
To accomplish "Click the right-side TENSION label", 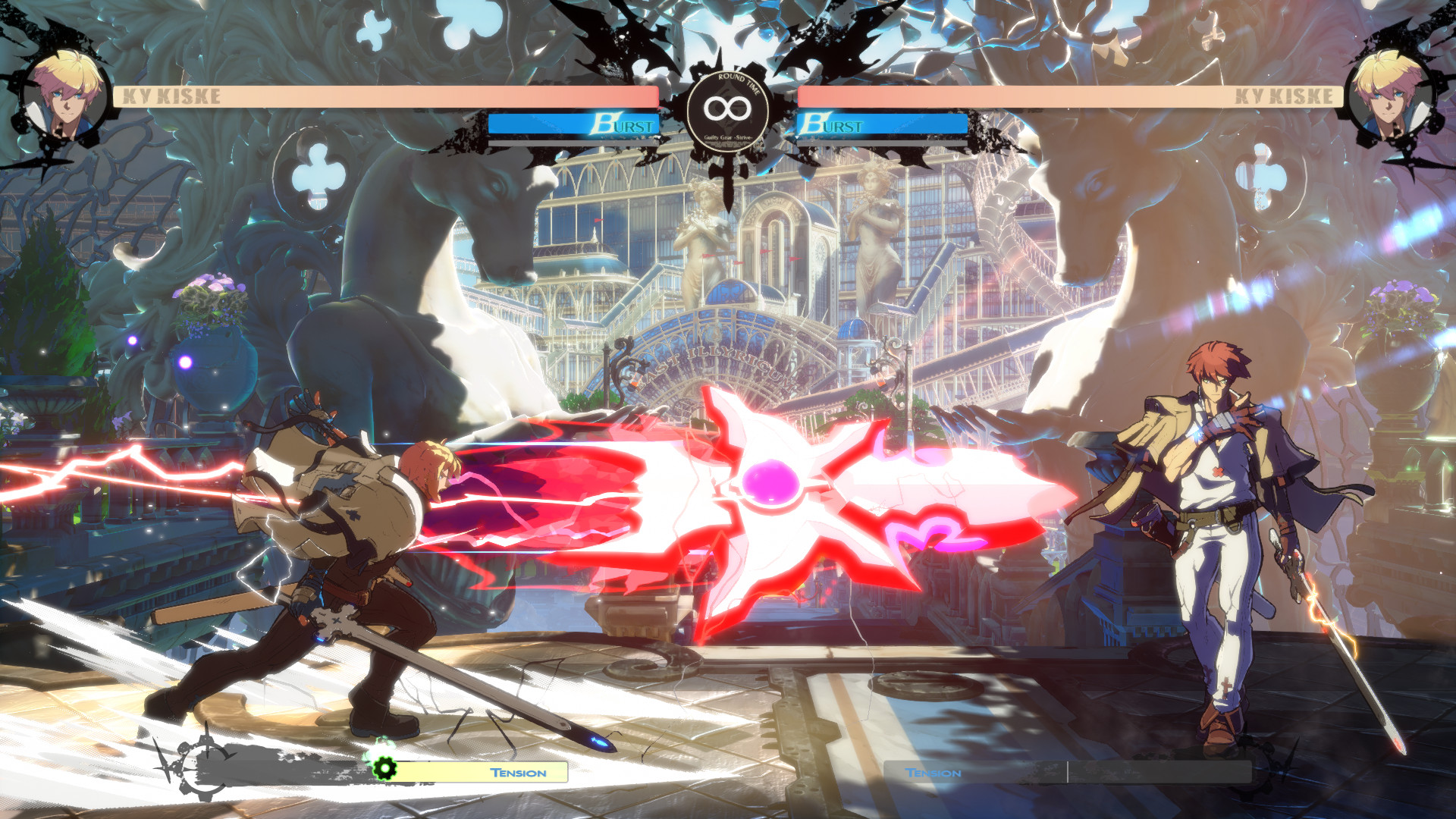I will click(x=934, y=773).
